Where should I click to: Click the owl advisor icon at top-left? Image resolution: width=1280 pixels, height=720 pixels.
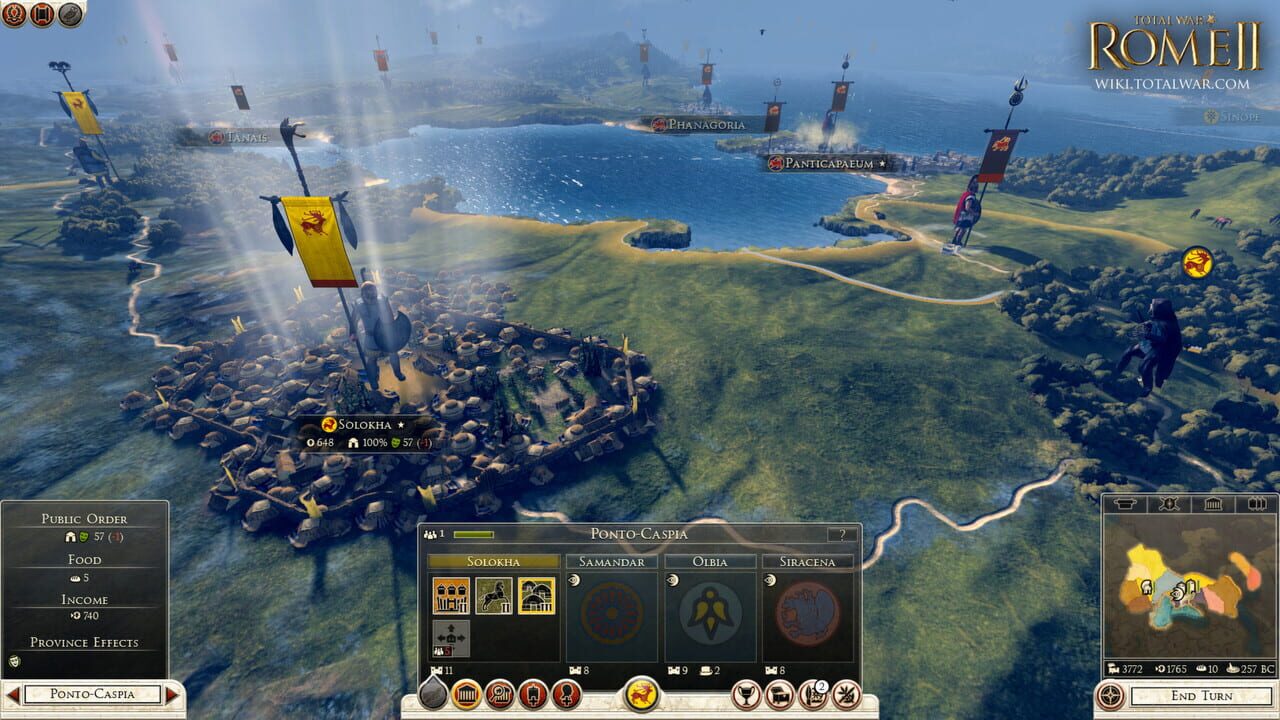(x=69, y=15)
